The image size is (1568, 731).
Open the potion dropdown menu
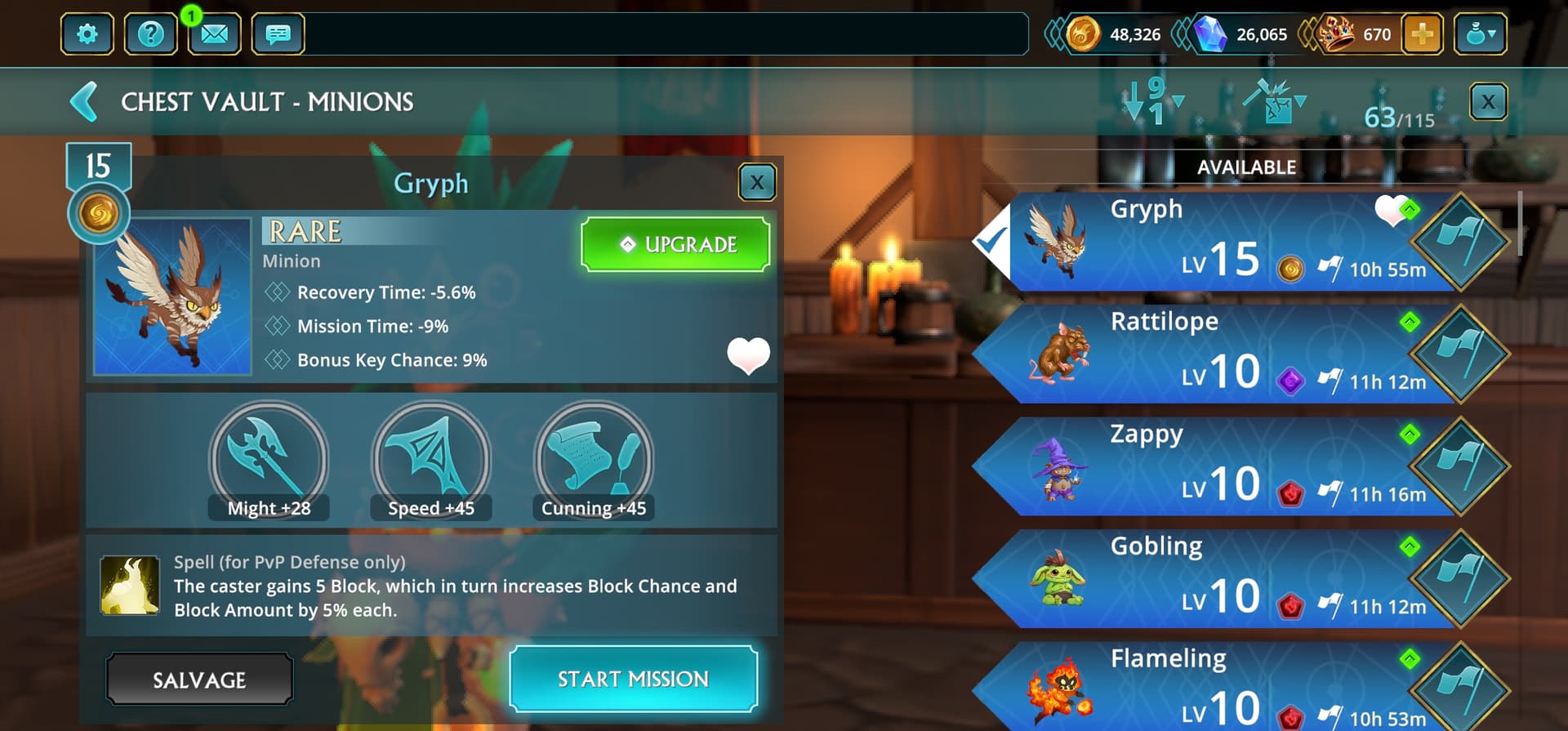(x=1480, y=34)
